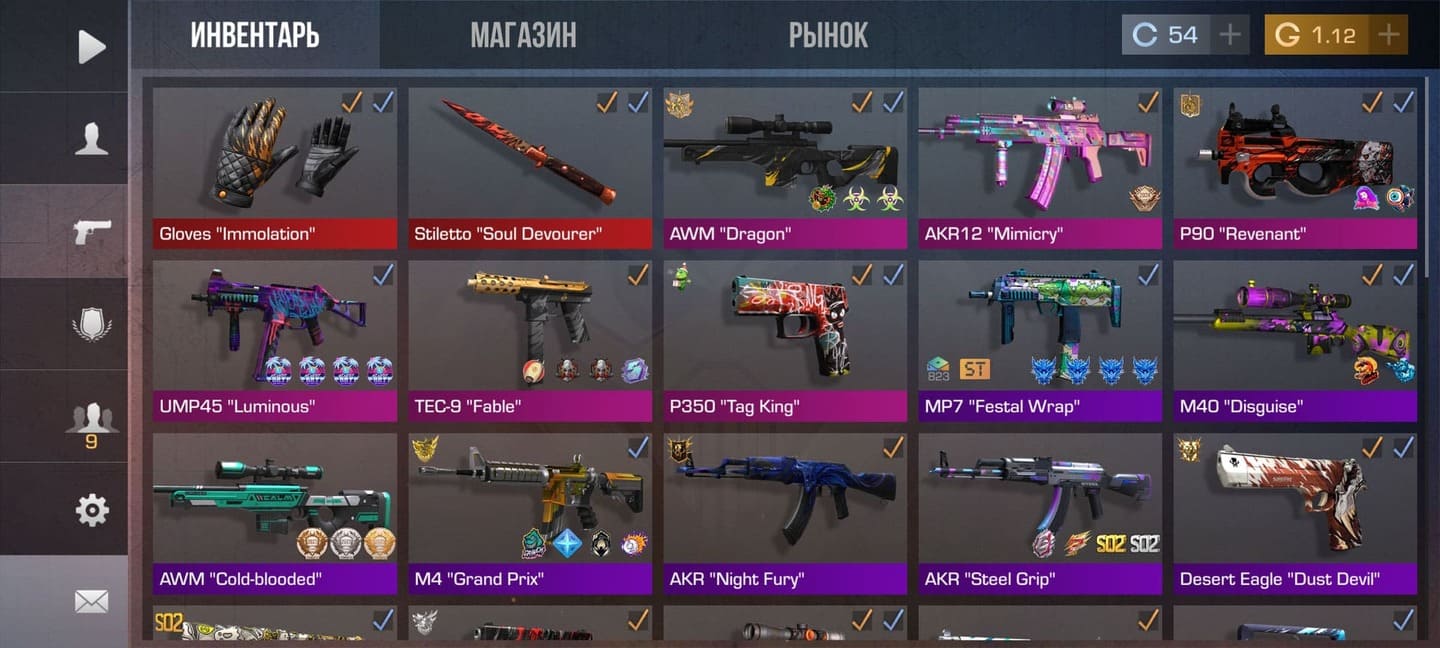Open the mail envelope icon
Screen dimensions: 1440x648
click(x=91, y=601)
